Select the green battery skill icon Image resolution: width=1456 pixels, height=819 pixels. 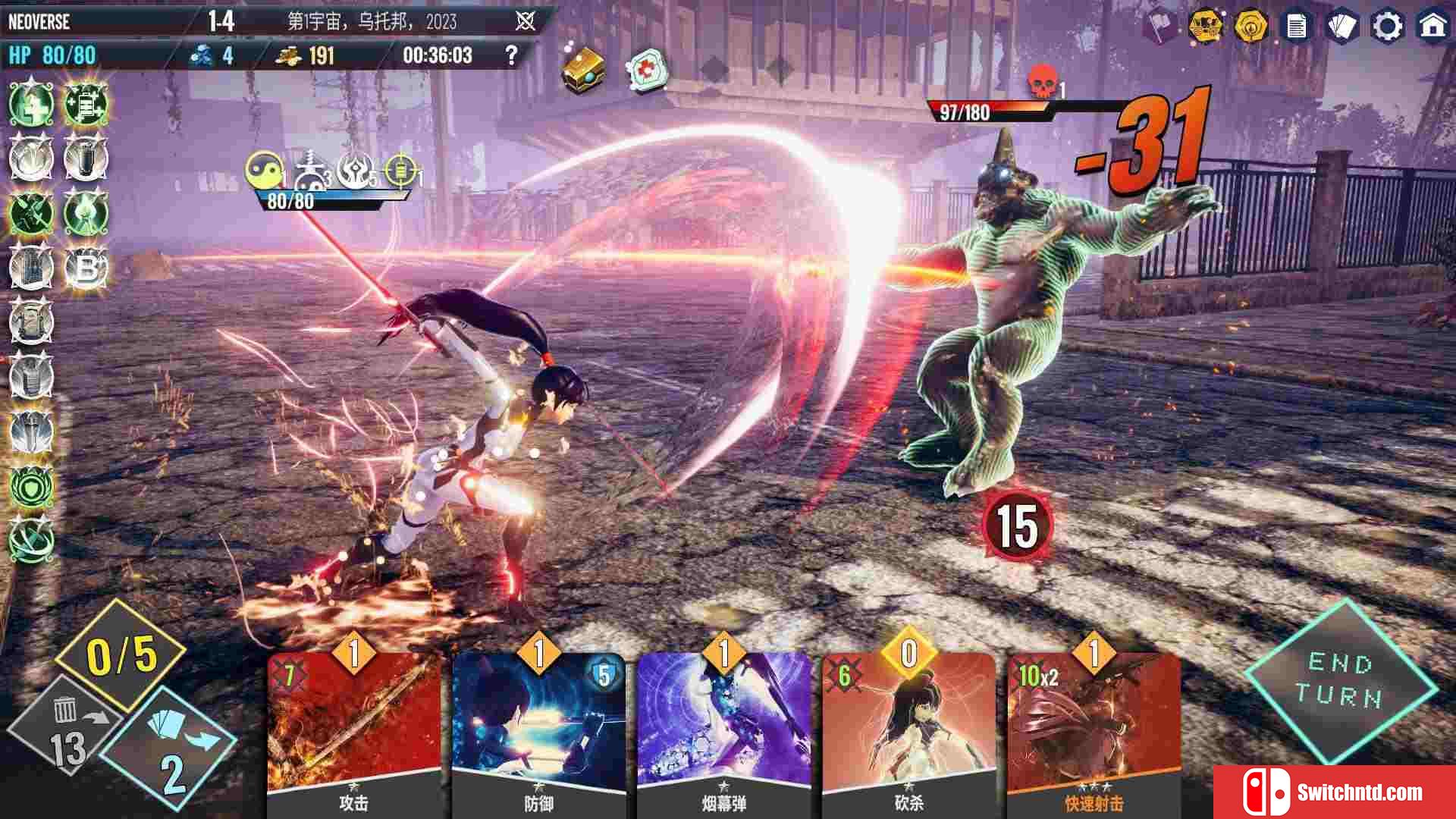pos(85,104)
